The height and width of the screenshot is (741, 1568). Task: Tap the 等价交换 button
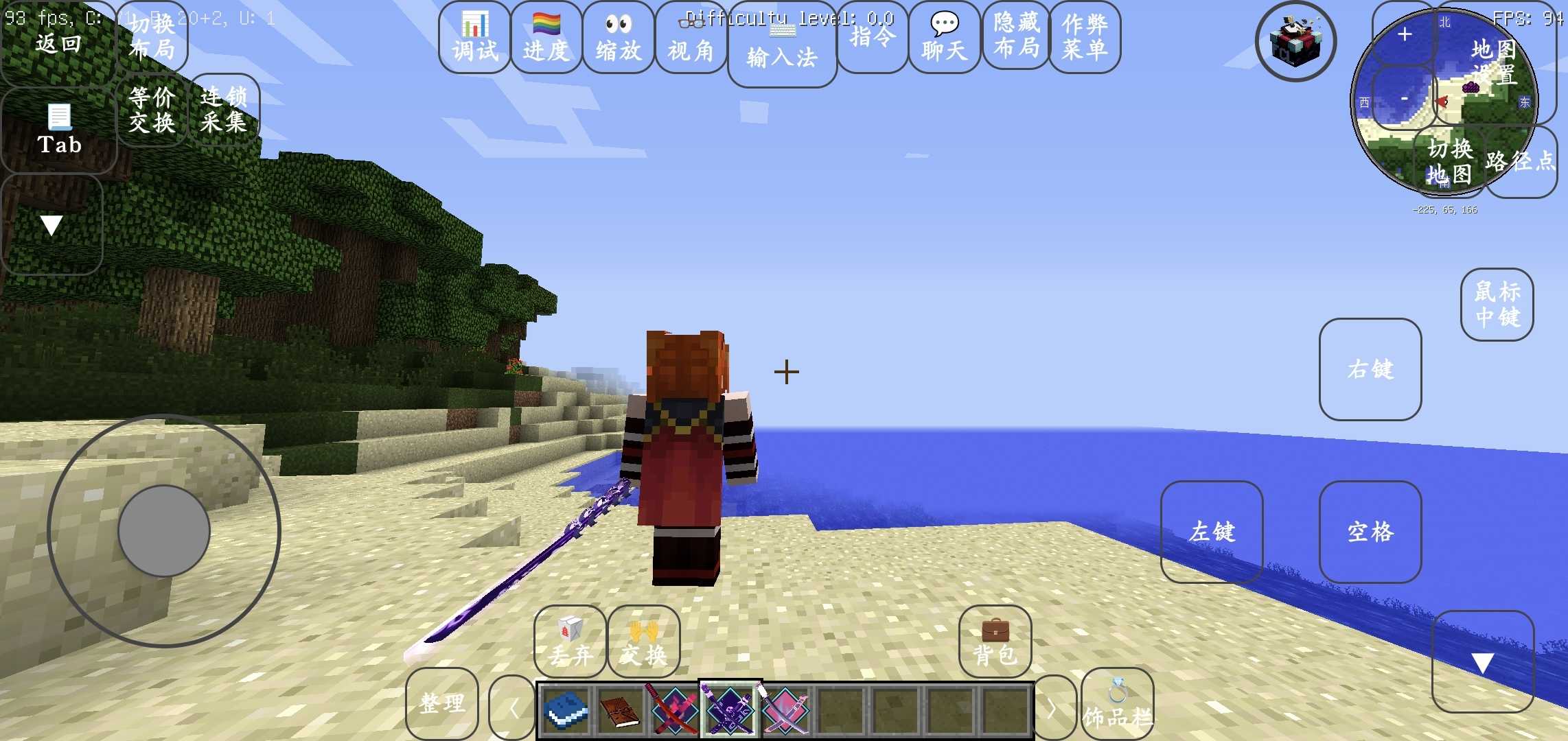point(152,110)
